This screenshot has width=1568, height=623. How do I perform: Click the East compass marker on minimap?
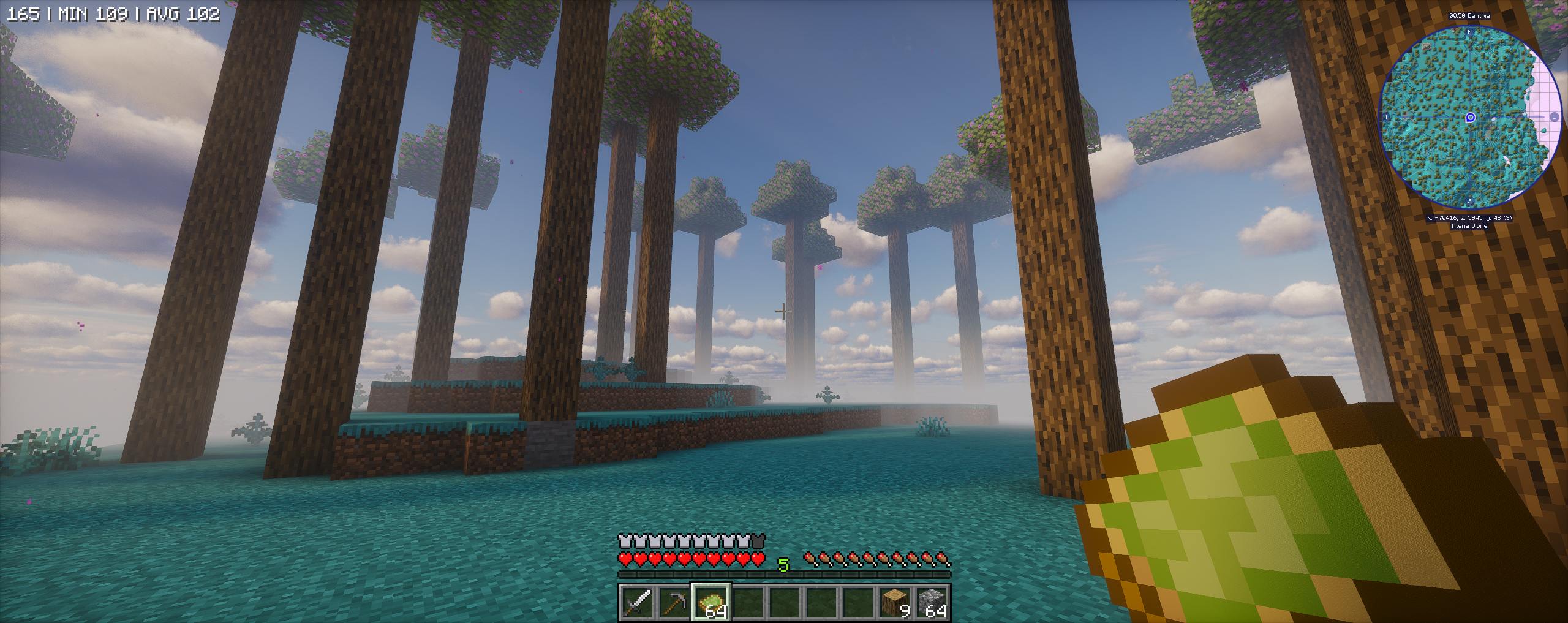tap(1554, 117)
